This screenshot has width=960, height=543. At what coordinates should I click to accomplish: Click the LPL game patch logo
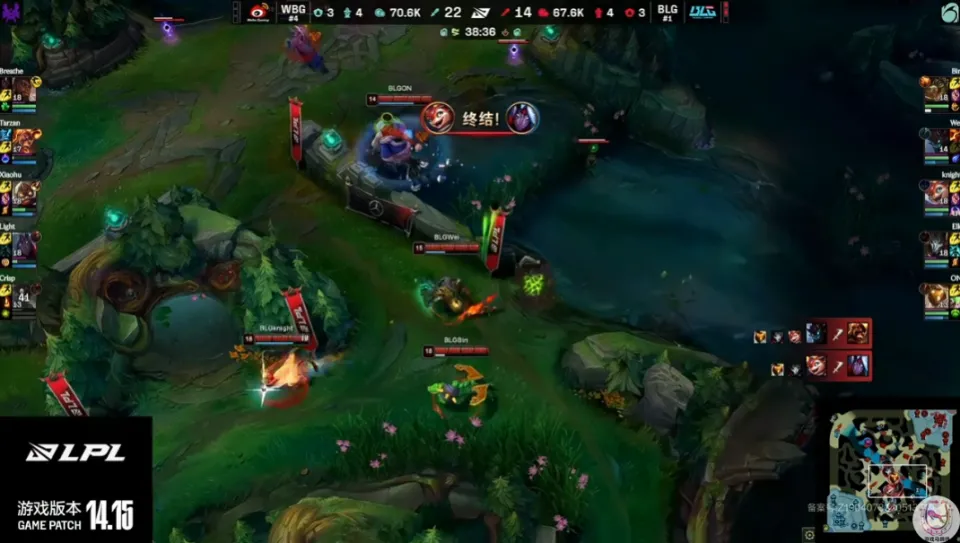(x=76, y=480)
